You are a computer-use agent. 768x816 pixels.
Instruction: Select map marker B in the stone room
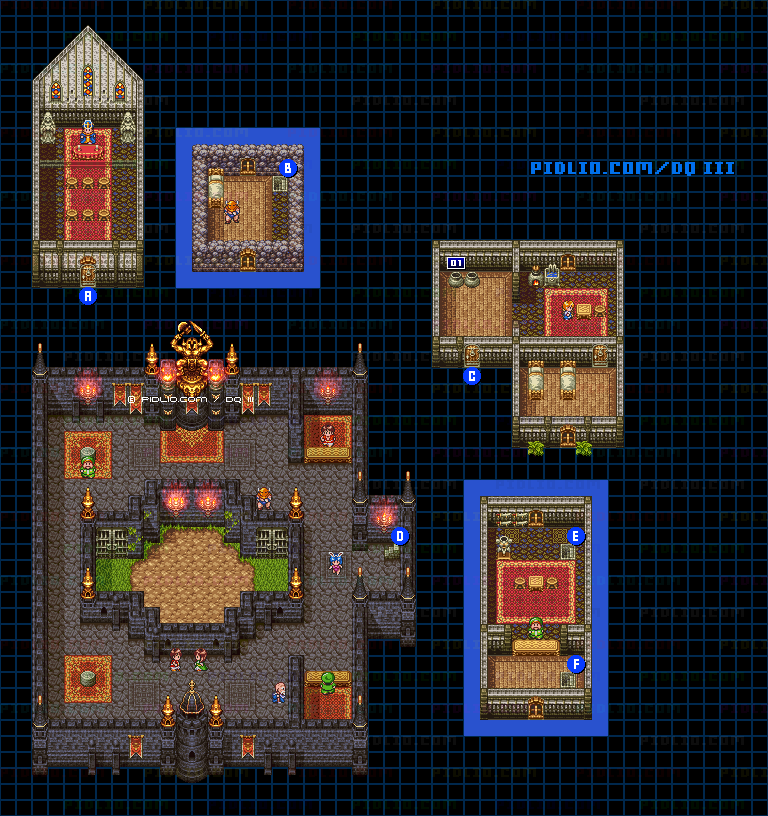click(288, 168)
